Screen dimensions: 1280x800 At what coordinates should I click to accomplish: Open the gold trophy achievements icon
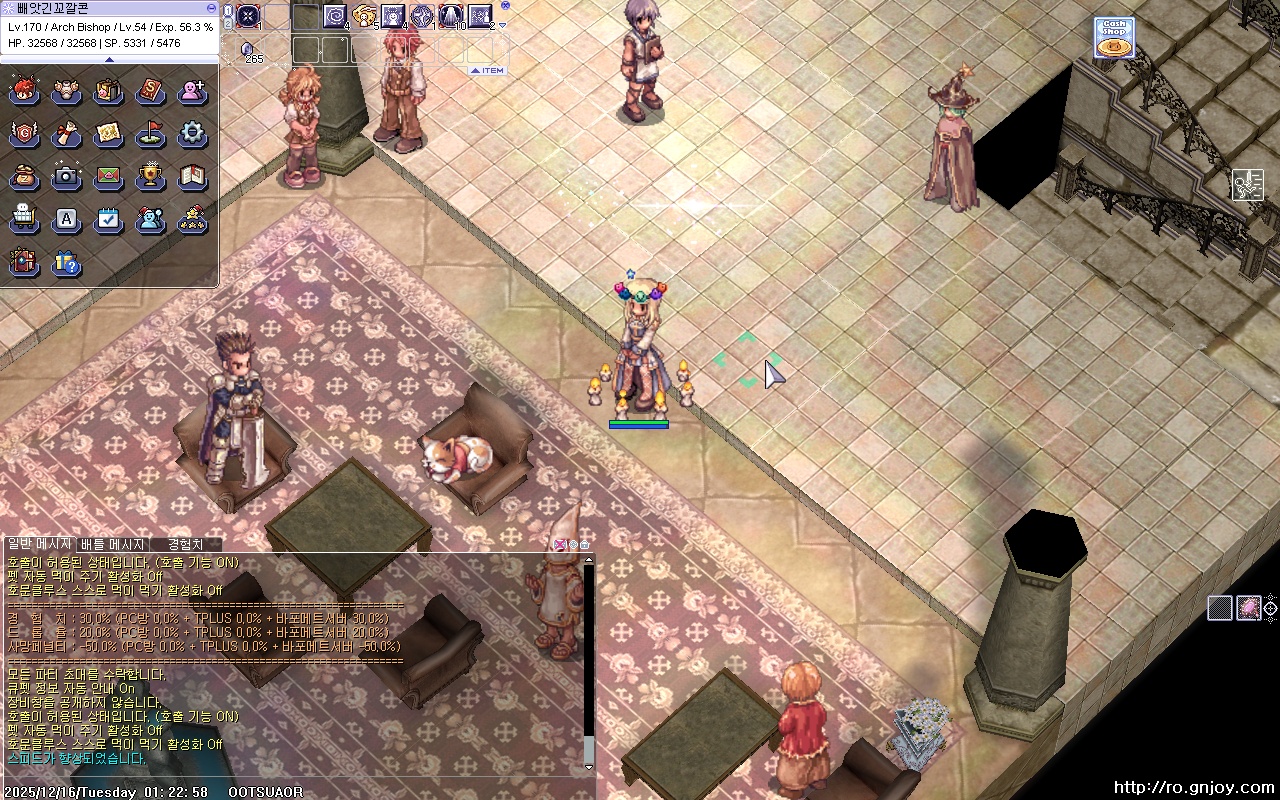click(x=150, y=177)
